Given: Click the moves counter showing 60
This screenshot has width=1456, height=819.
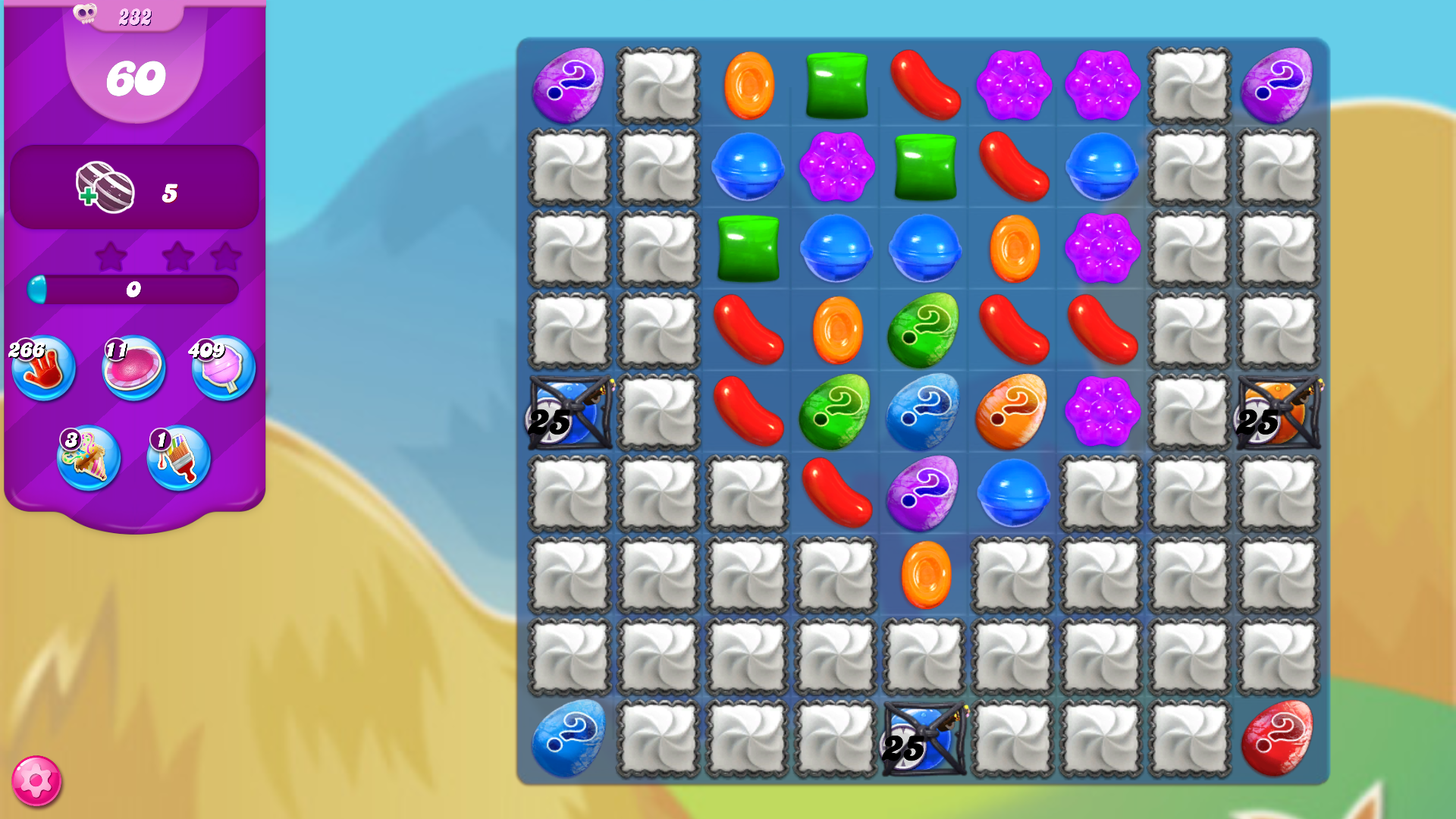Looking at the screenshot, I should coord(136,75).
